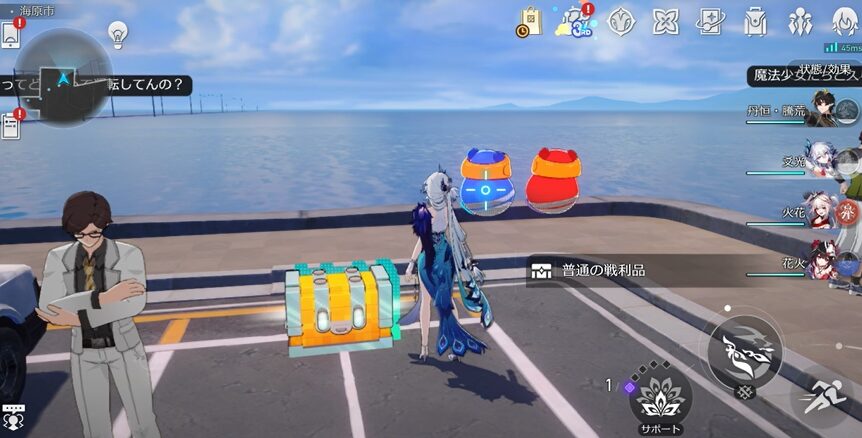Open the mission log clipboard icon
Screen dimensions: 862x438
point(11,126)
